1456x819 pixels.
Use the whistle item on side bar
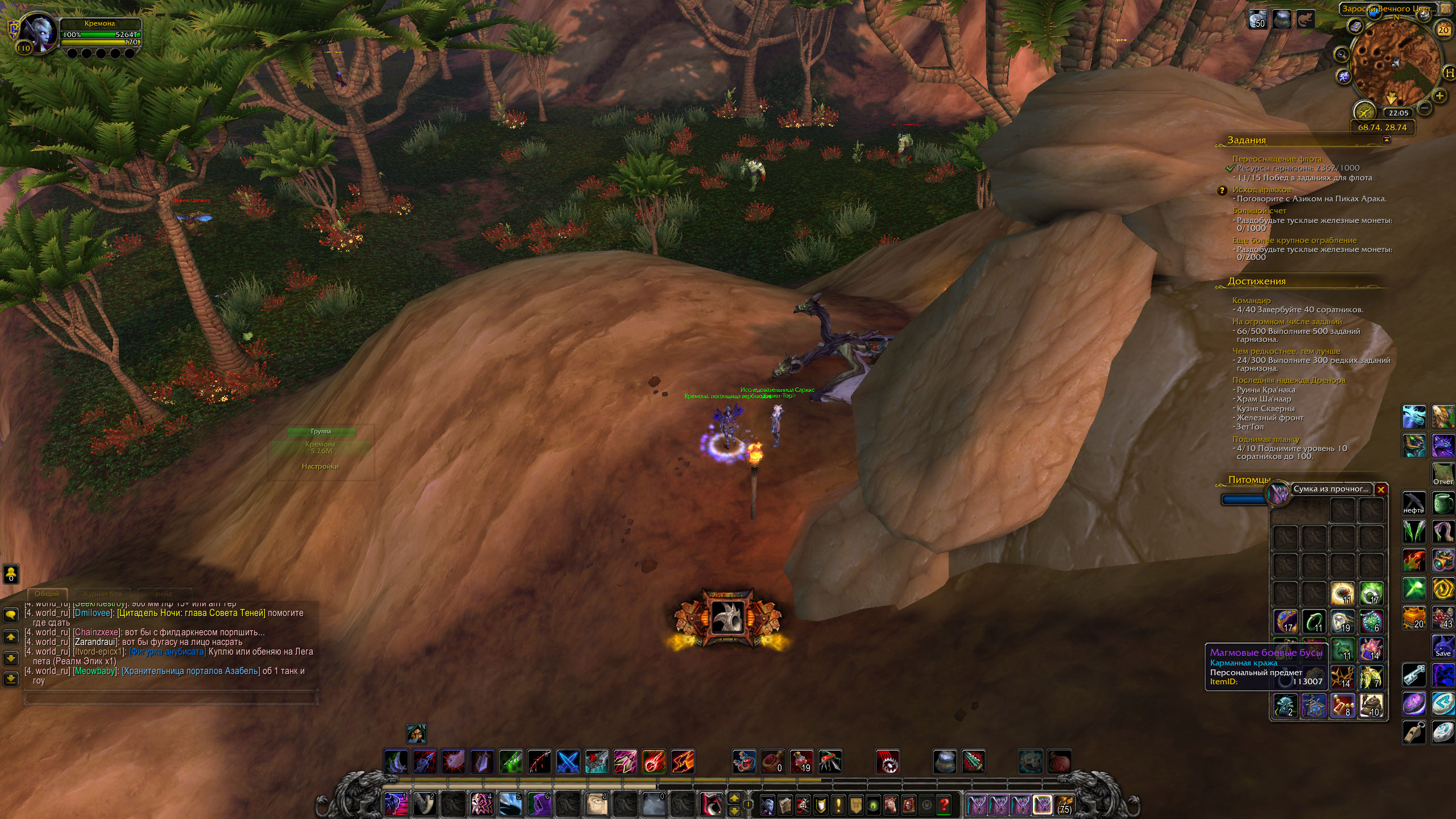click(1414, 732)
